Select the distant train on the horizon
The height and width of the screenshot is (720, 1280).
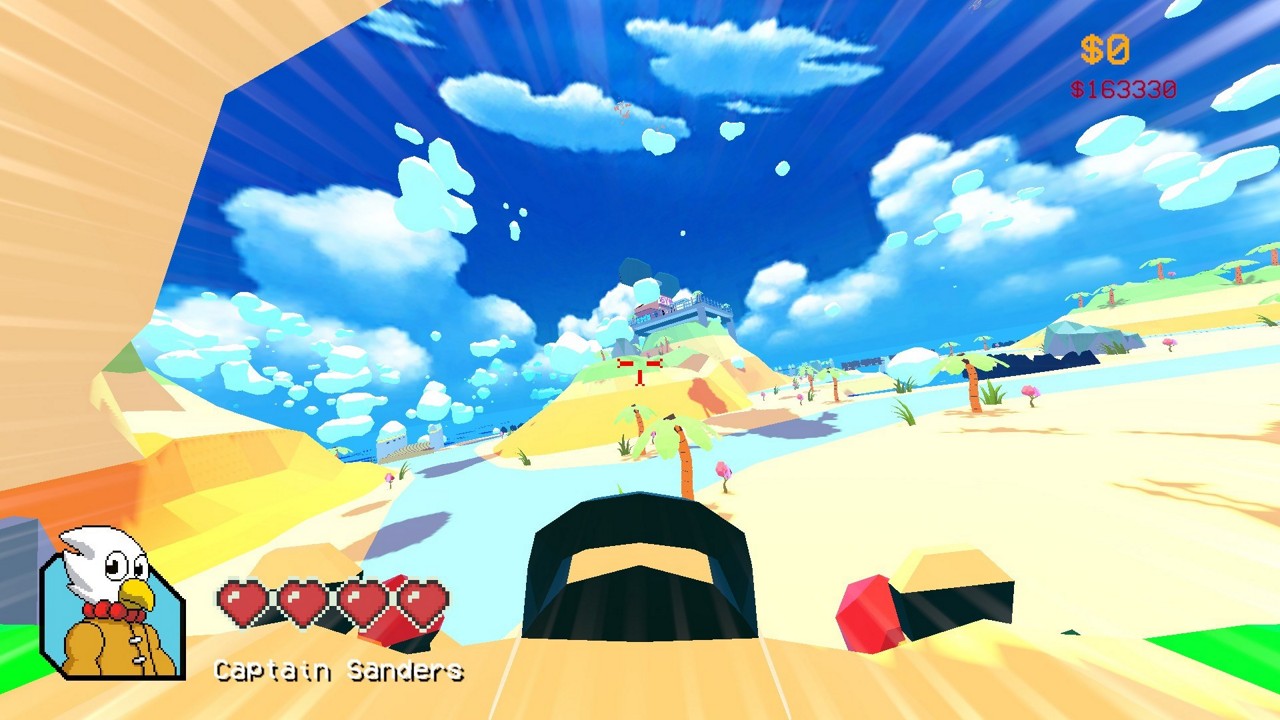[x=862, y=360]
